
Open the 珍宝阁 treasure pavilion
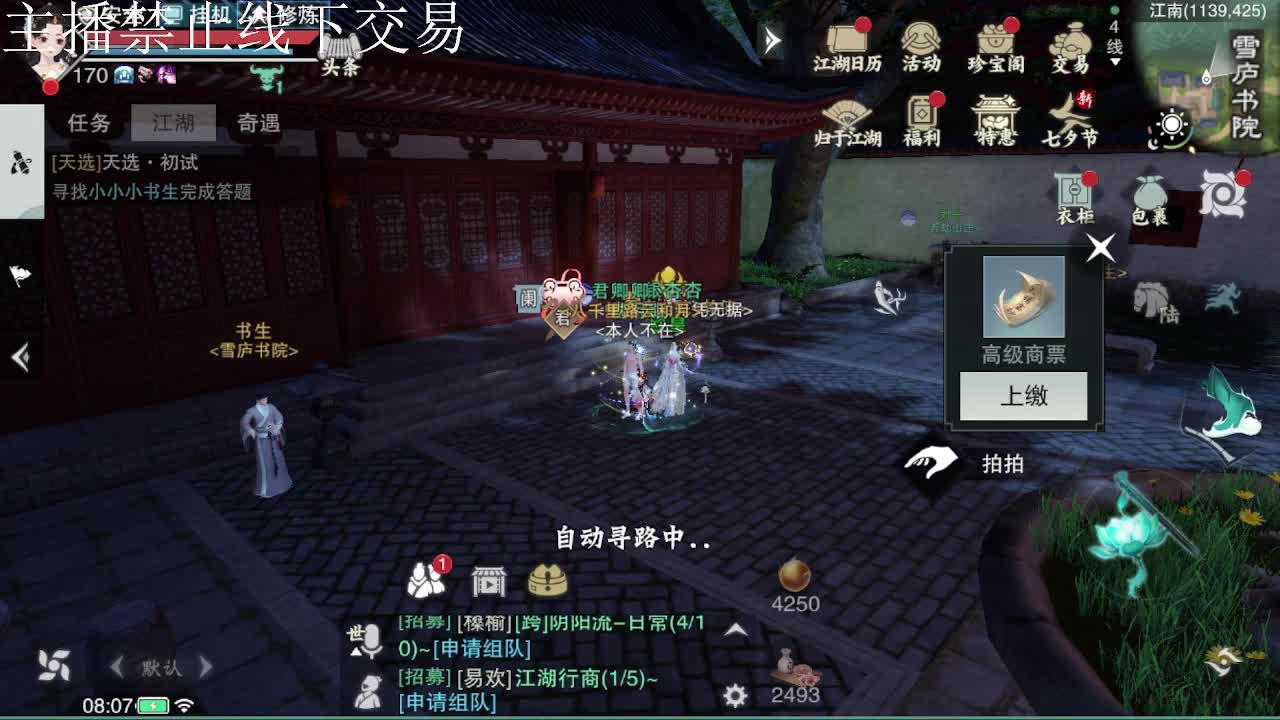point(993,47)
